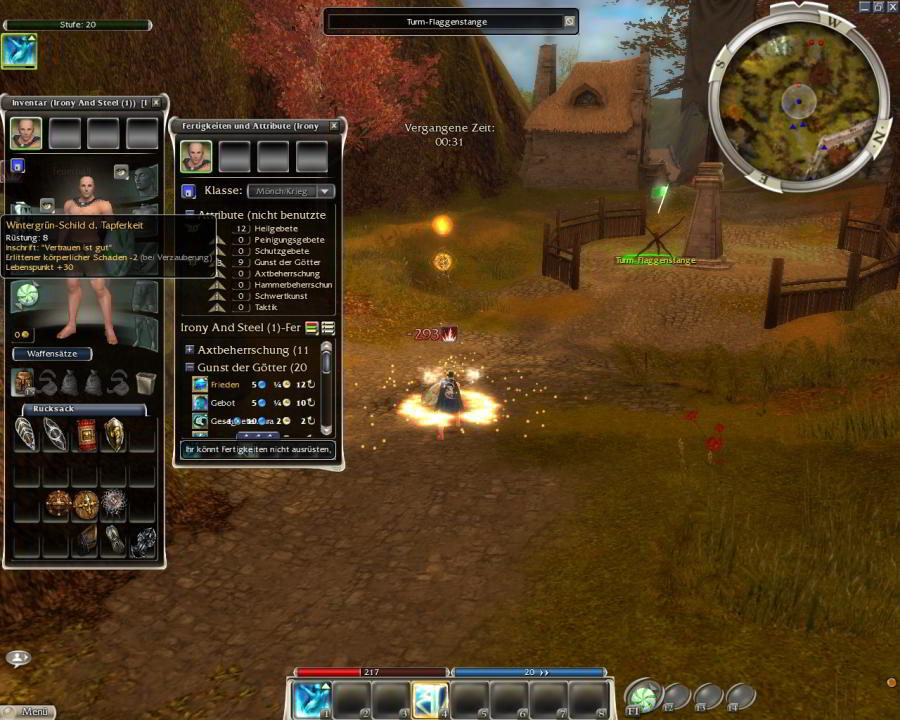The image size is (900, 720).
Task: Activate the highlighted skill in slot 4
Action: (x=430, y=699)
